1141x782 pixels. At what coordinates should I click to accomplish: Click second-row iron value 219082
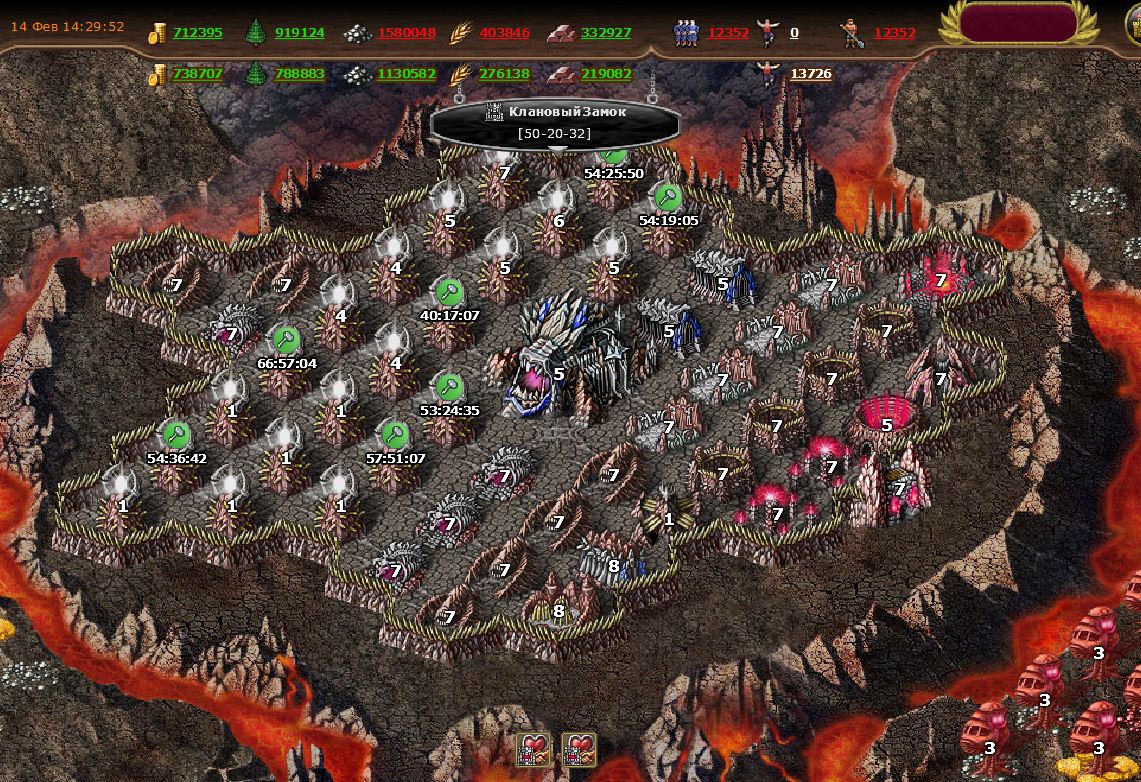point(605,74)
